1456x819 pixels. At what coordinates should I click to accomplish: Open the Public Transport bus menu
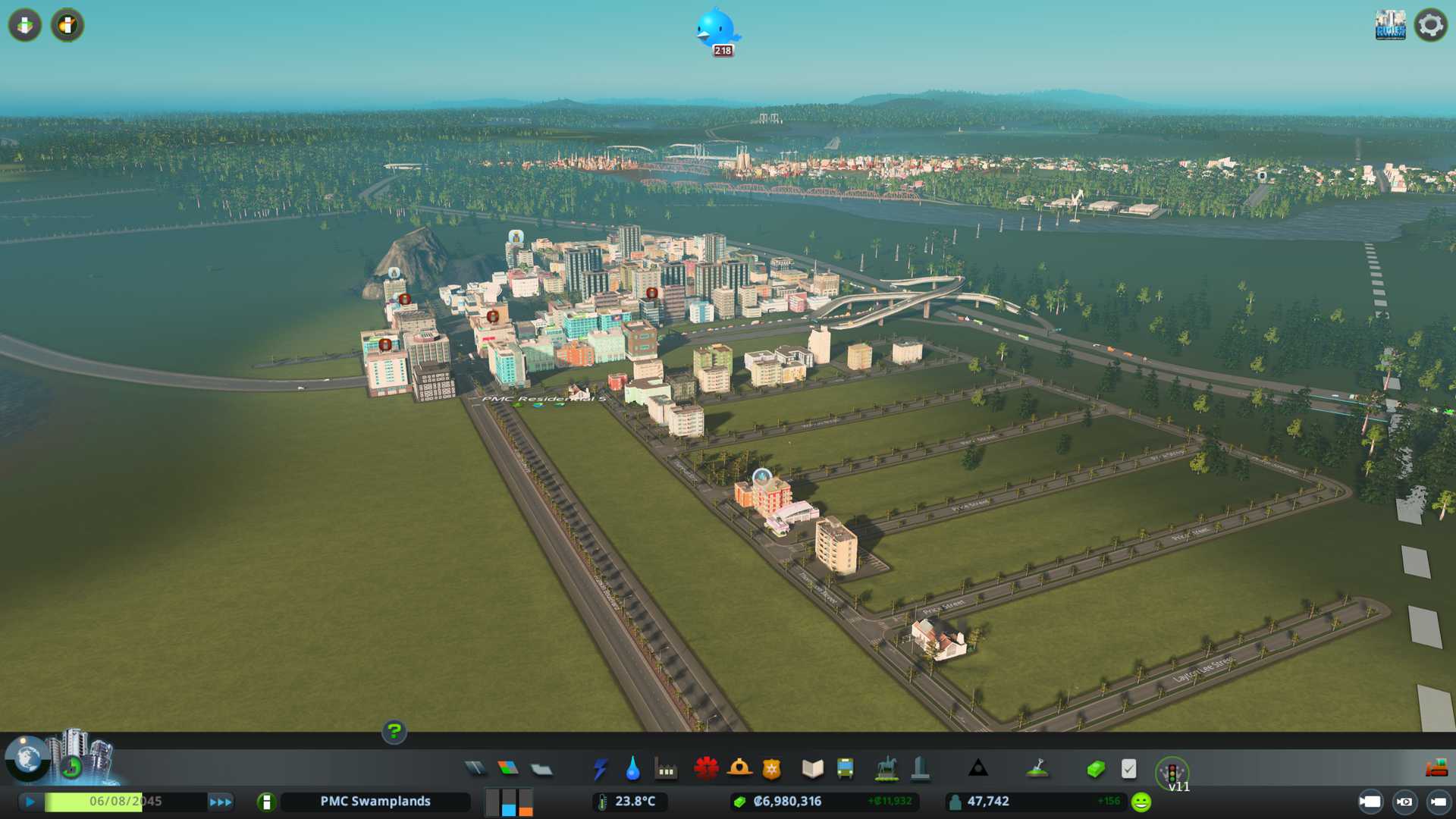coord(845,769)
